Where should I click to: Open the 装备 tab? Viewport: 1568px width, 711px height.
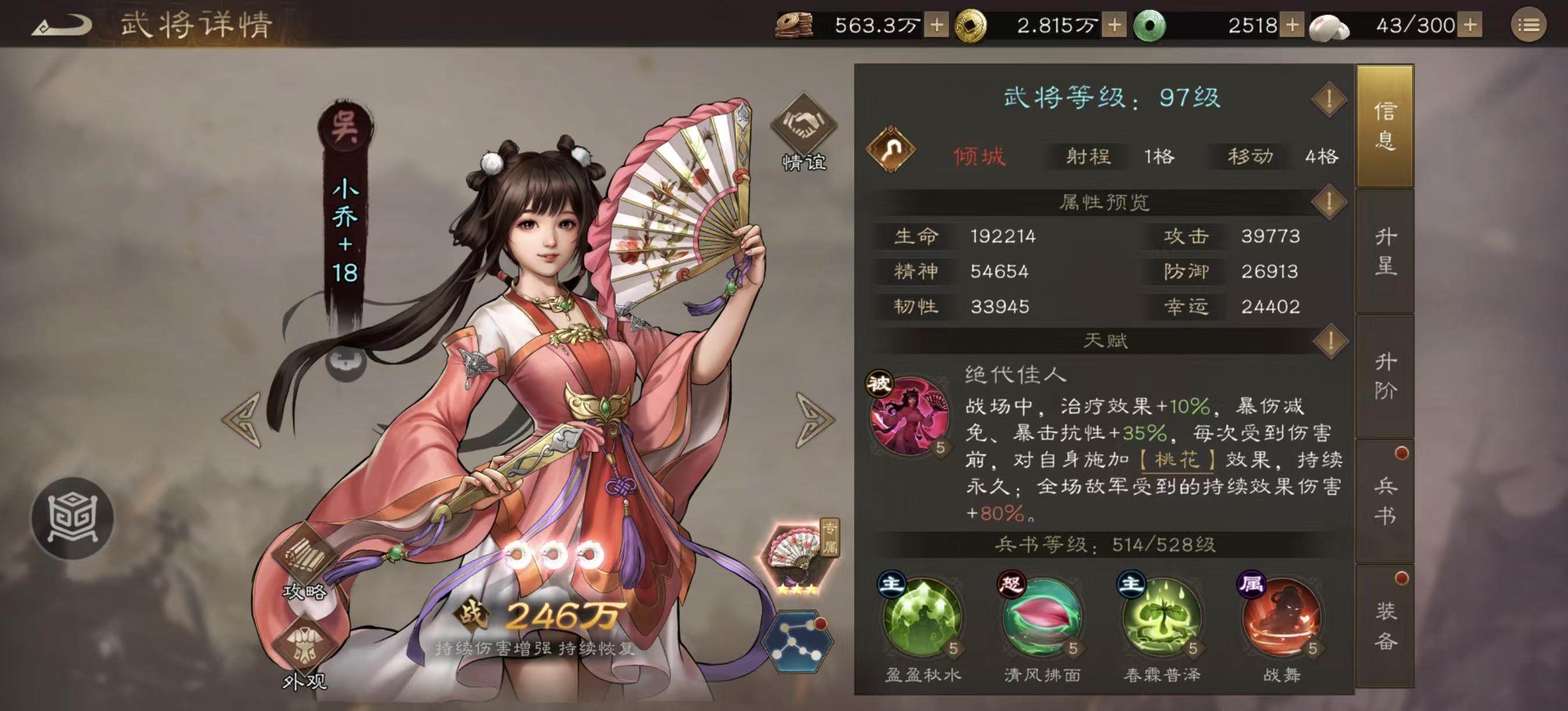click(1386, 624)
